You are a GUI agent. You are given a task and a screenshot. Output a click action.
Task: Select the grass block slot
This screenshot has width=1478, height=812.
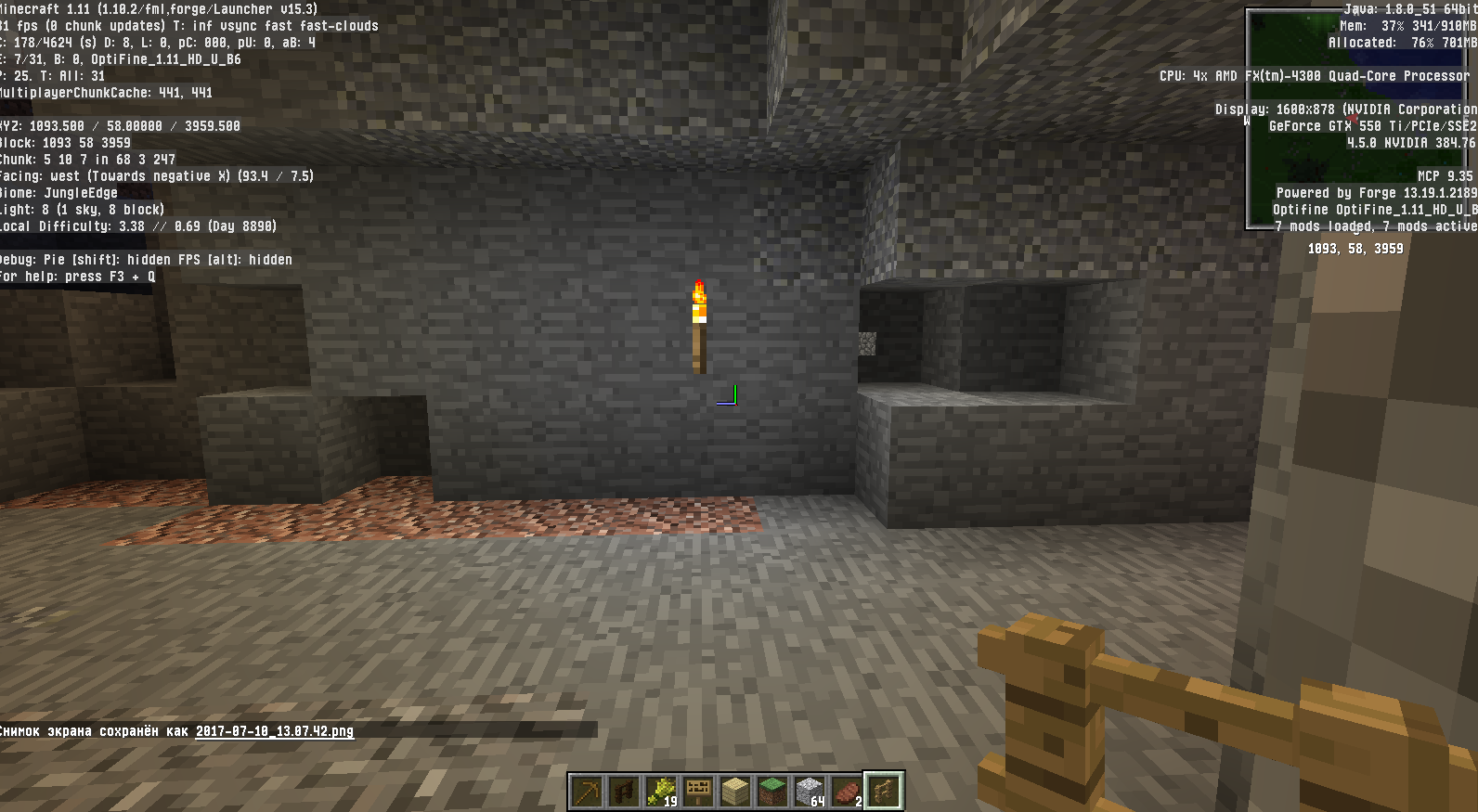point(772,792)
